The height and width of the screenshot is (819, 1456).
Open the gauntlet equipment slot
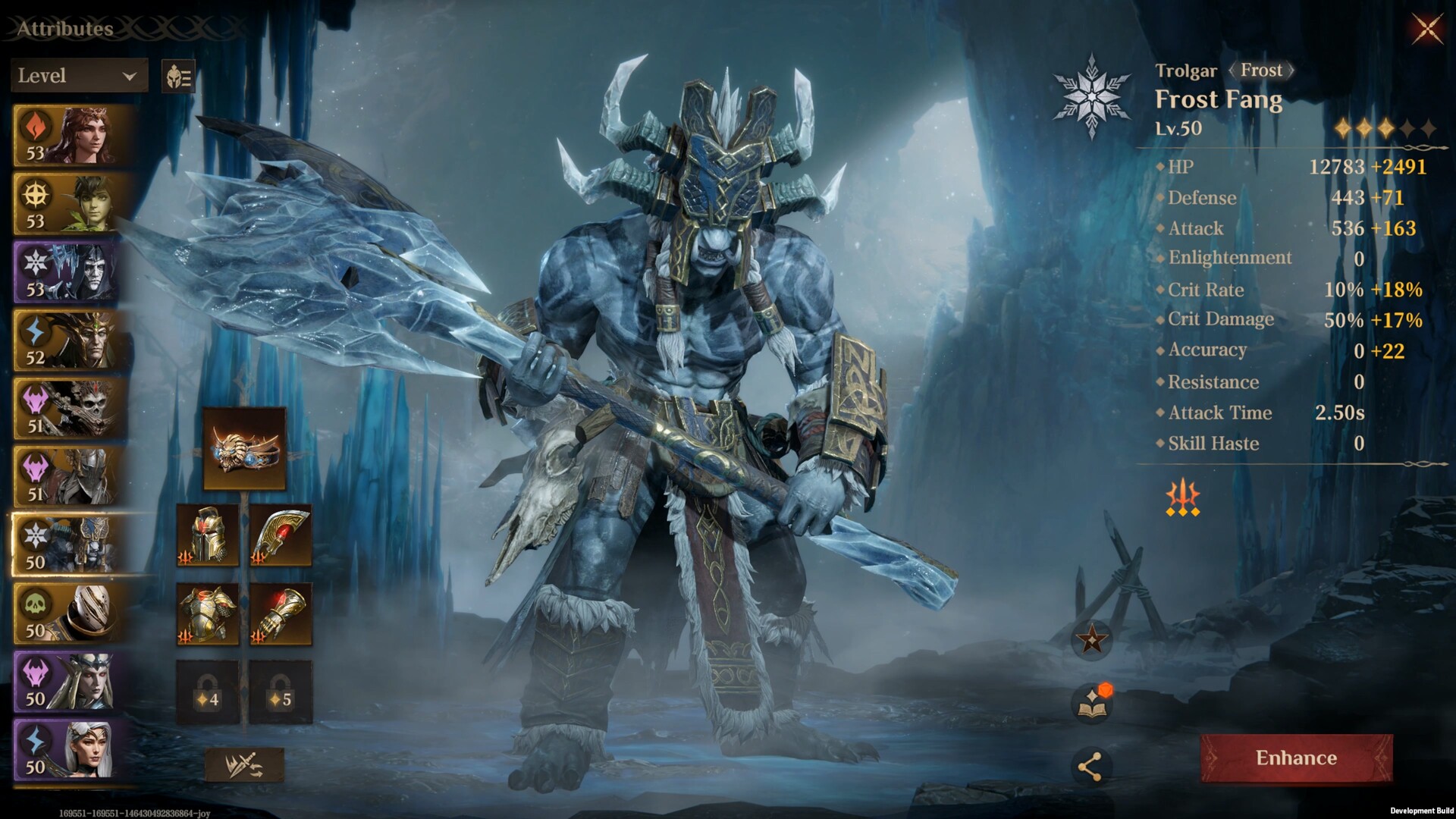tap(281, 614)
